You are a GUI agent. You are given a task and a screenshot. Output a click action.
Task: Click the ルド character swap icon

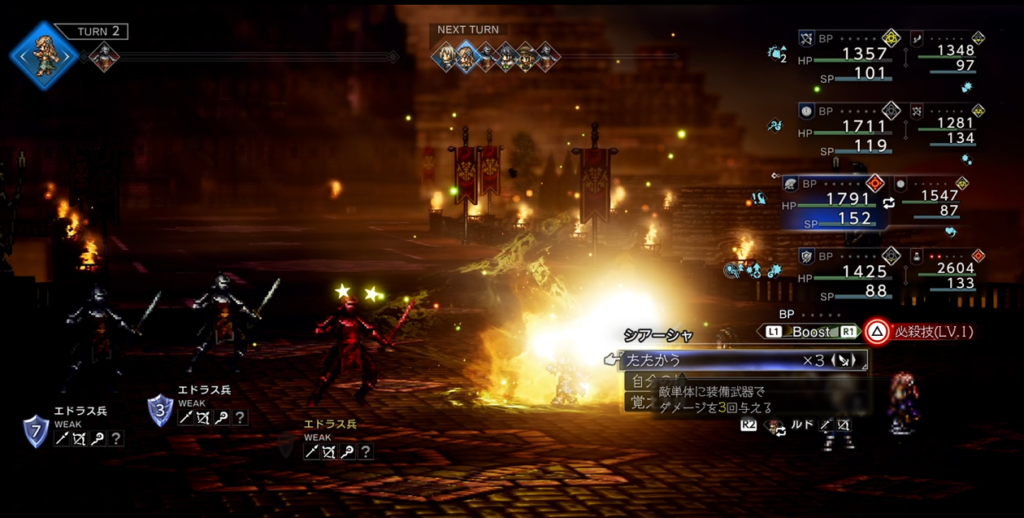click(774, 426)
